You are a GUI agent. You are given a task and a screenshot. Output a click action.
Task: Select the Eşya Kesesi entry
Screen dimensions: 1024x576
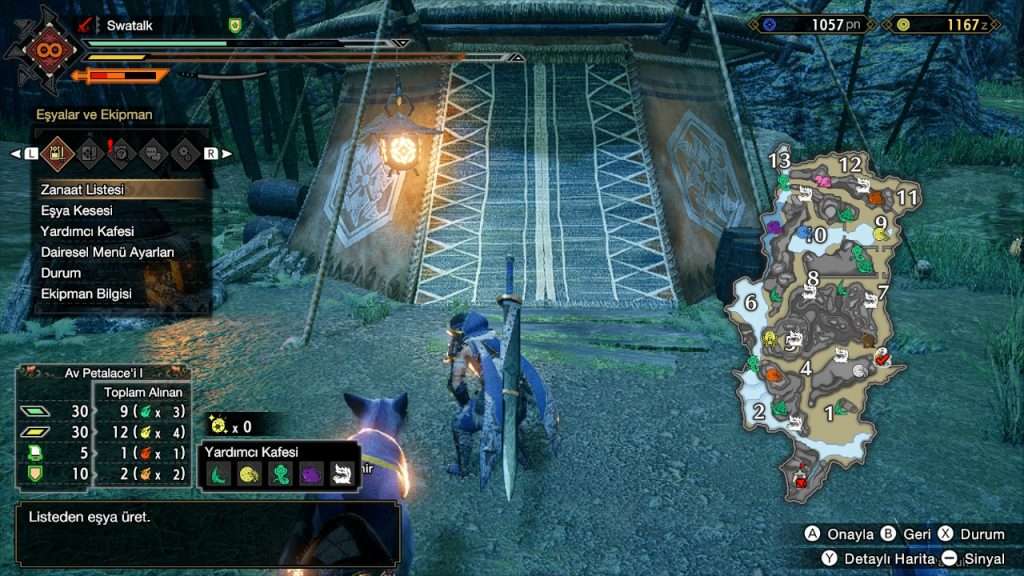pos(76,210)
